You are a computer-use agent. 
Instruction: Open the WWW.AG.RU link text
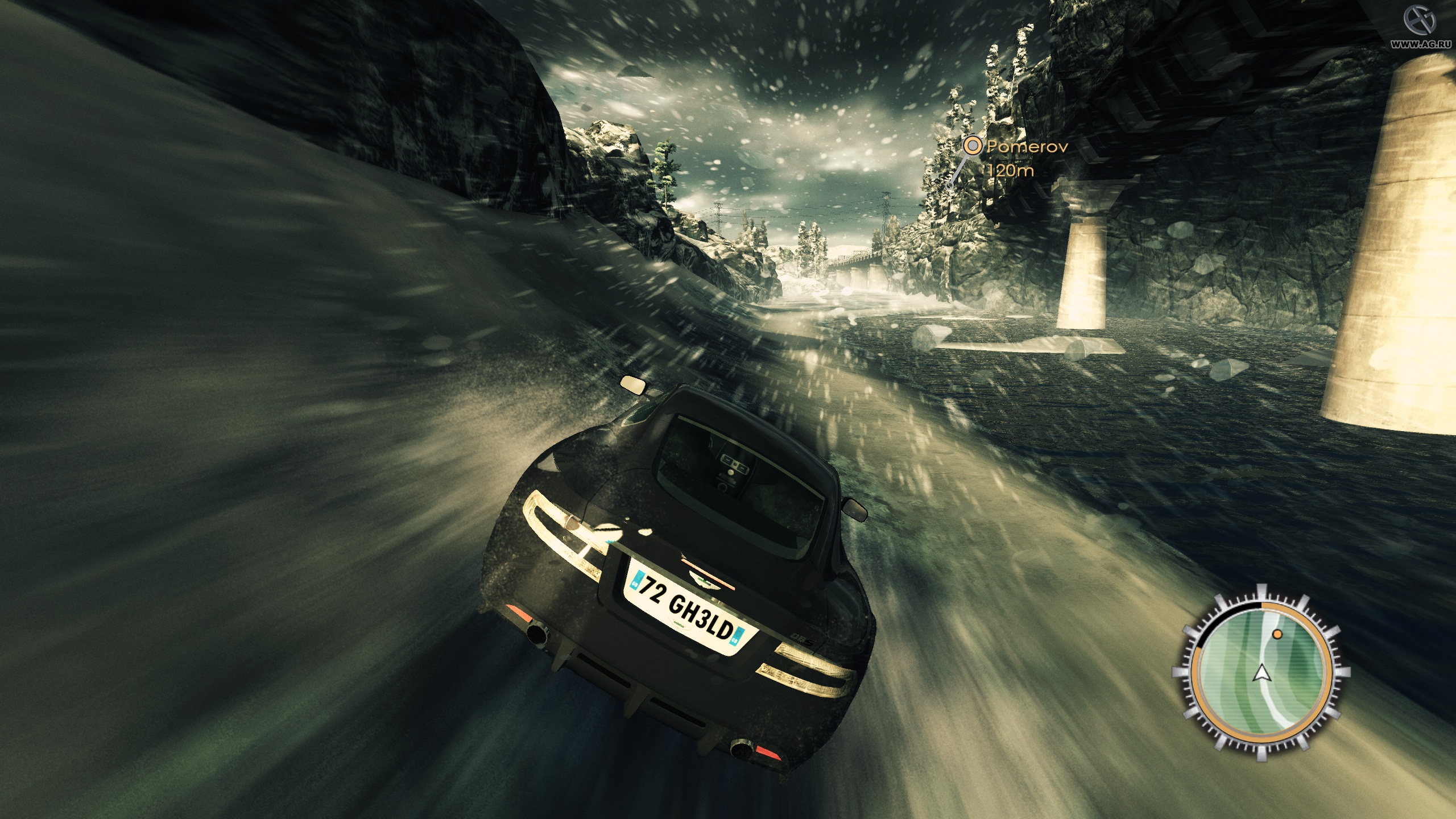[x=1422, y=43]
